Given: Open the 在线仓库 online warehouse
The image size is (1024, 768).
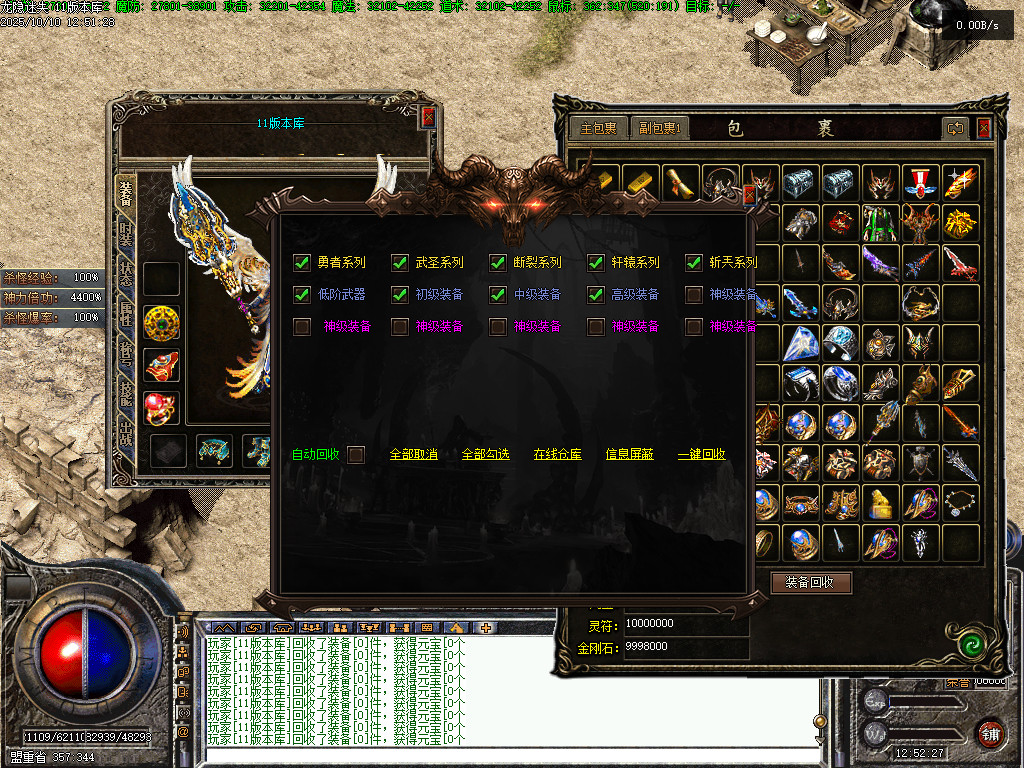Looking at the screenshot, I should click(557, 454).
